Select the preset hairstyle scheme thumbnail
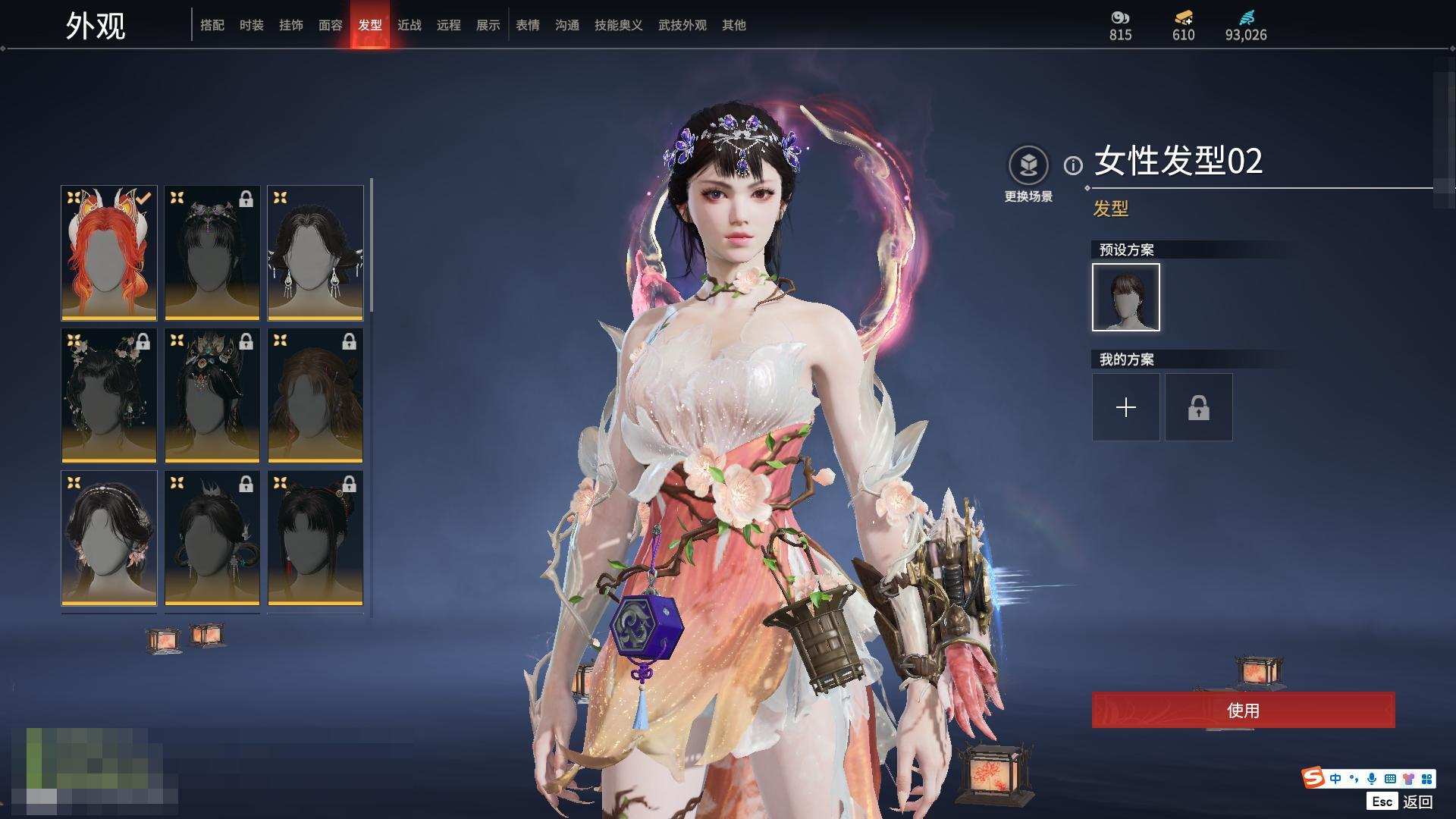Viewport: 1456px width, 819px height. pos(1126,297)
